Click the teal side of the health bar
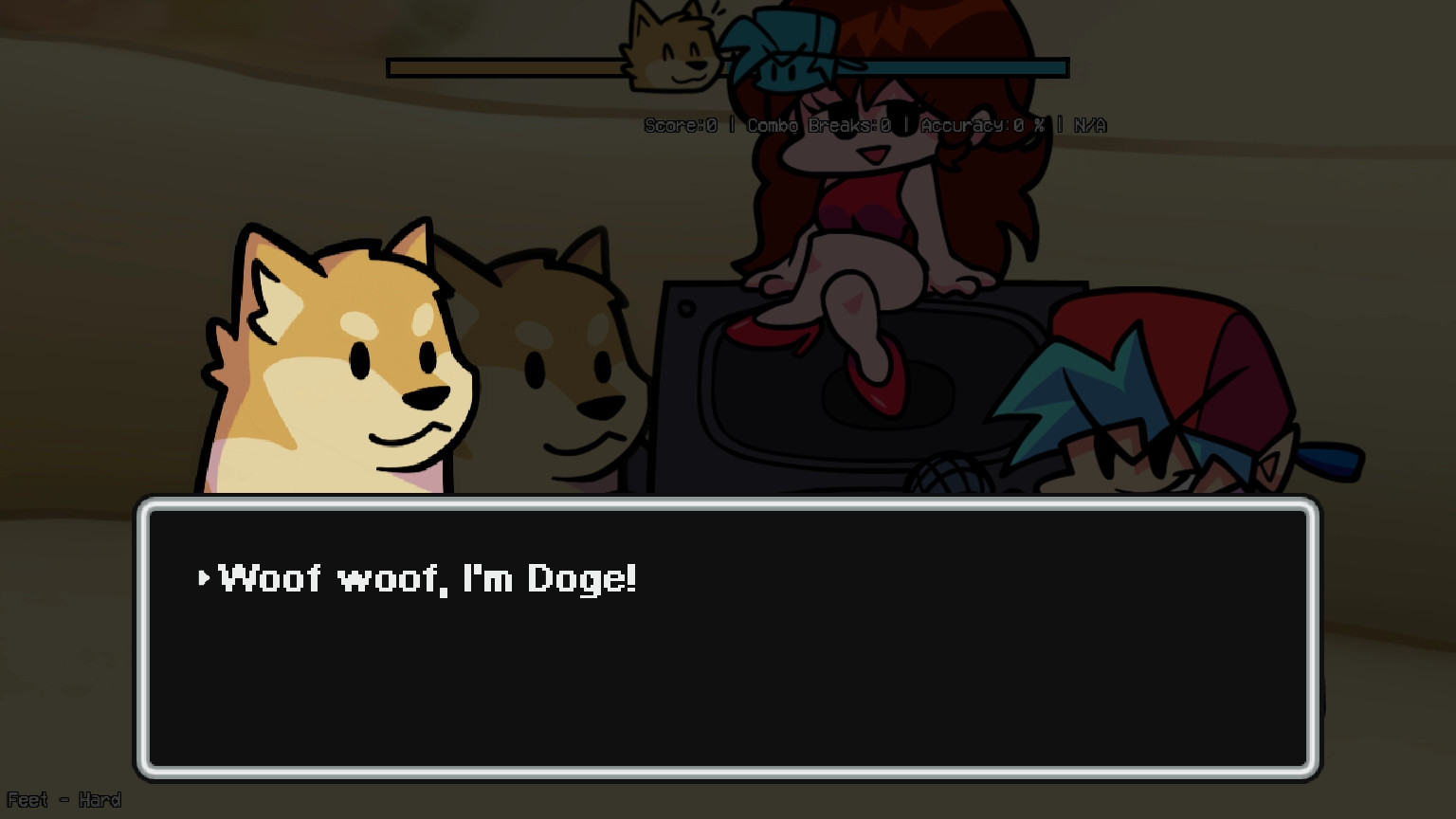Screen dimensions: 1456x819 point(967,66)
